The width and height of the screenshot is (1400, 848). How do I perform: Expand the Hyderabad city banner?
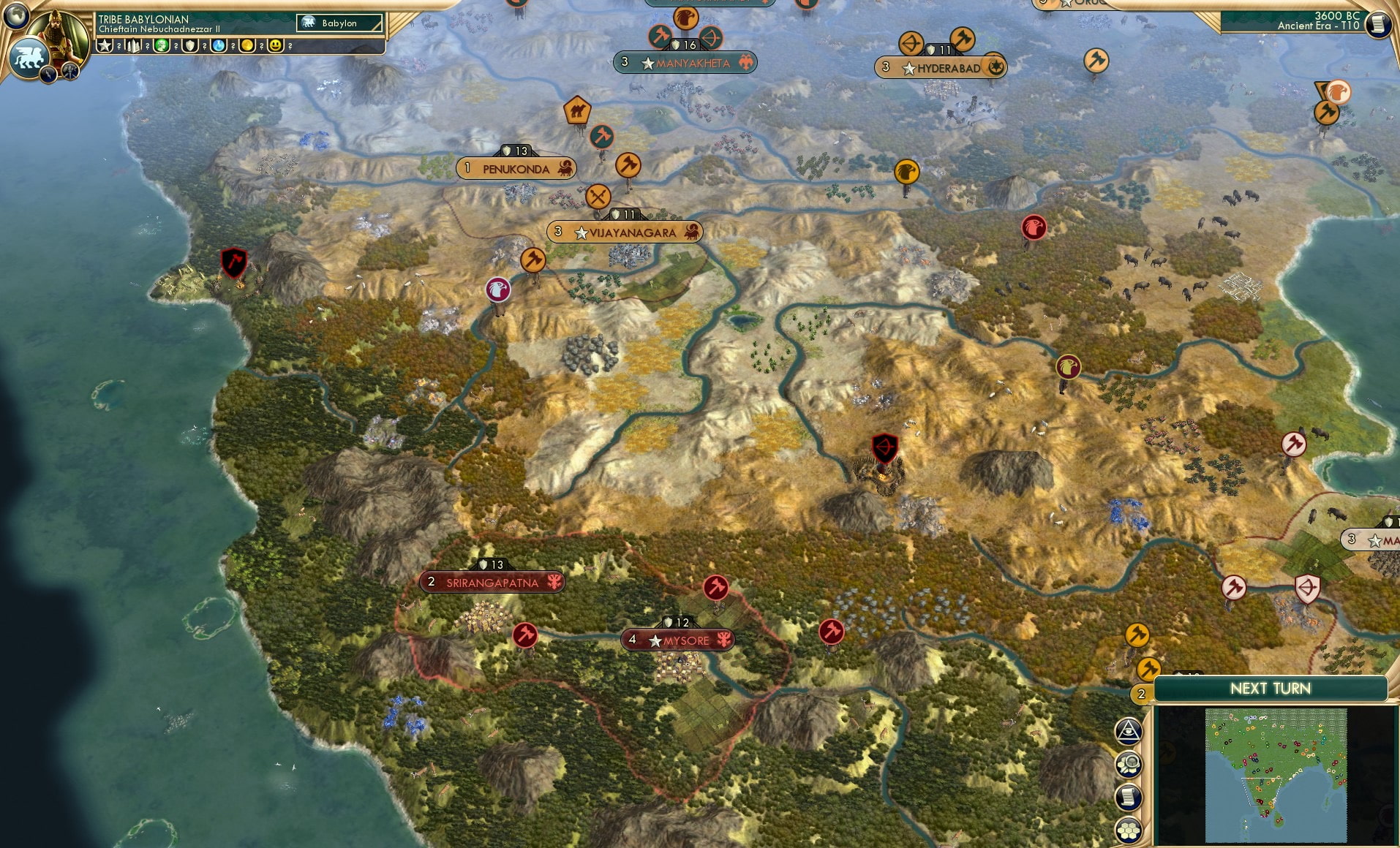point(940,67)
